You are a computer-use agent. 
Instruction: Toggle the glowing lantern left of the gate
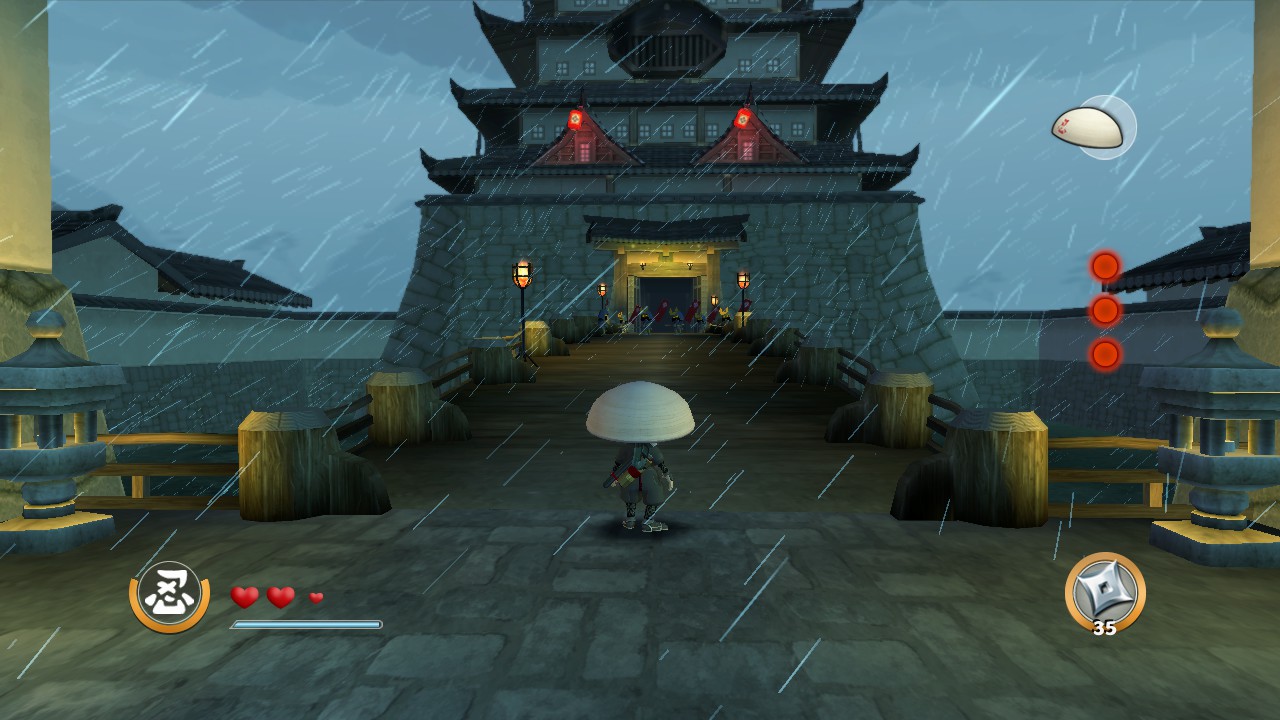[524, 272]
